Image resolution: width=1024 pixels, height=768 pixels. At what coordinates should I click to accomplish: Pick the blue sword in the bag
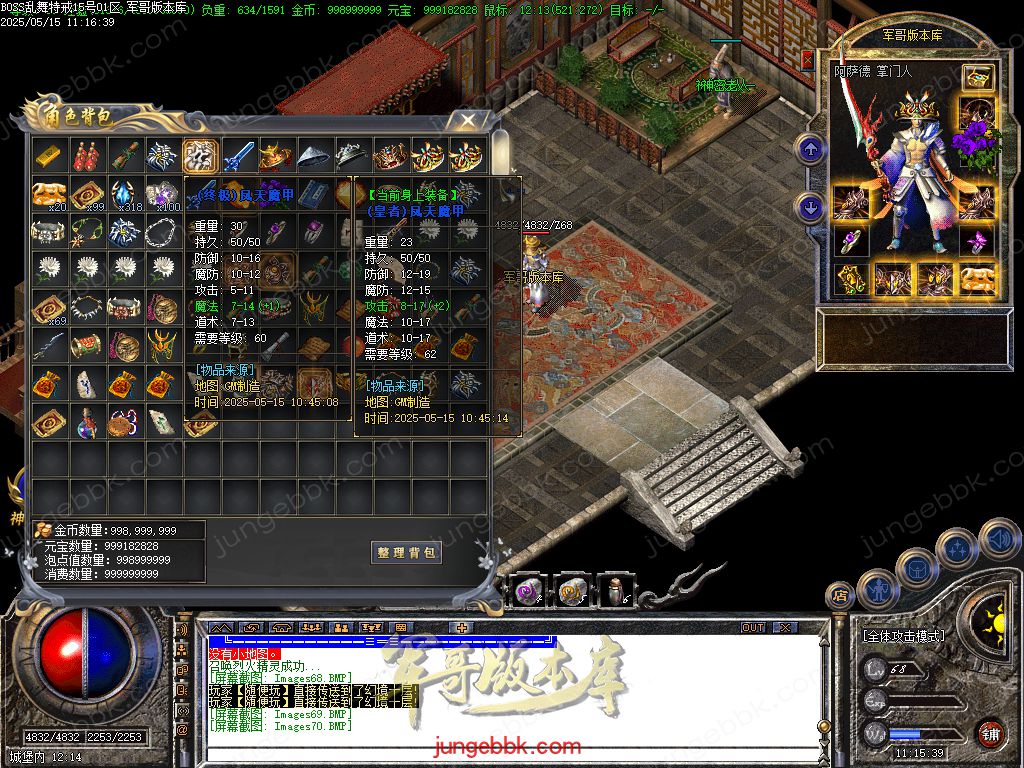point(238,156)
